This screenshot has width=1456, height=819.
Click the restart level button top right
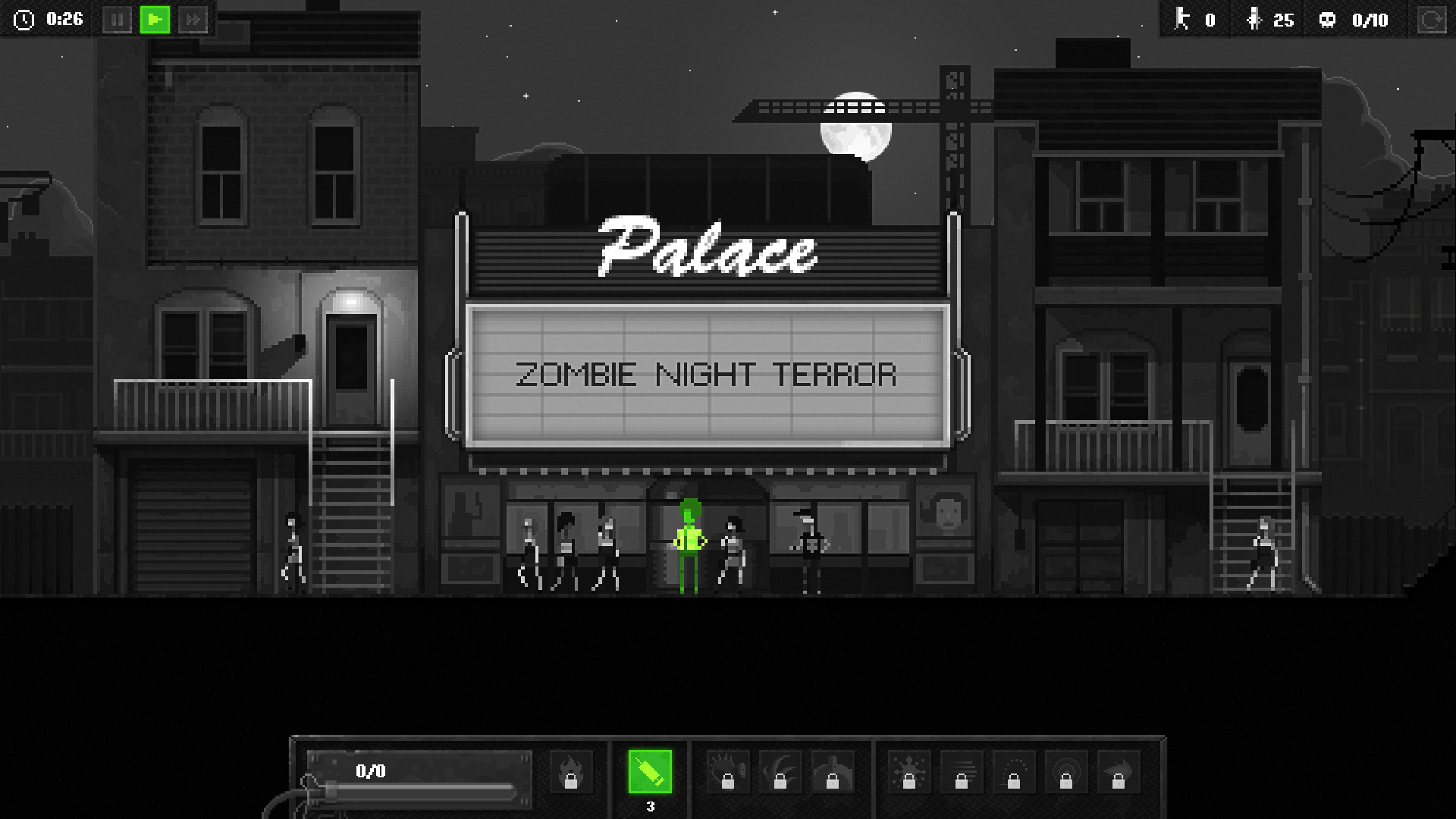click(1432, 20)
